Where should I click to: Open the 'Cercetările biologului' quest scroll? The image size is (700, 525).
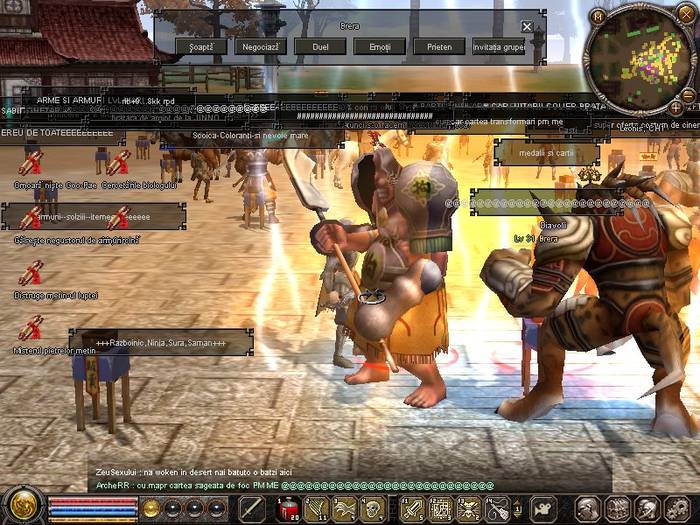point(119,163)
